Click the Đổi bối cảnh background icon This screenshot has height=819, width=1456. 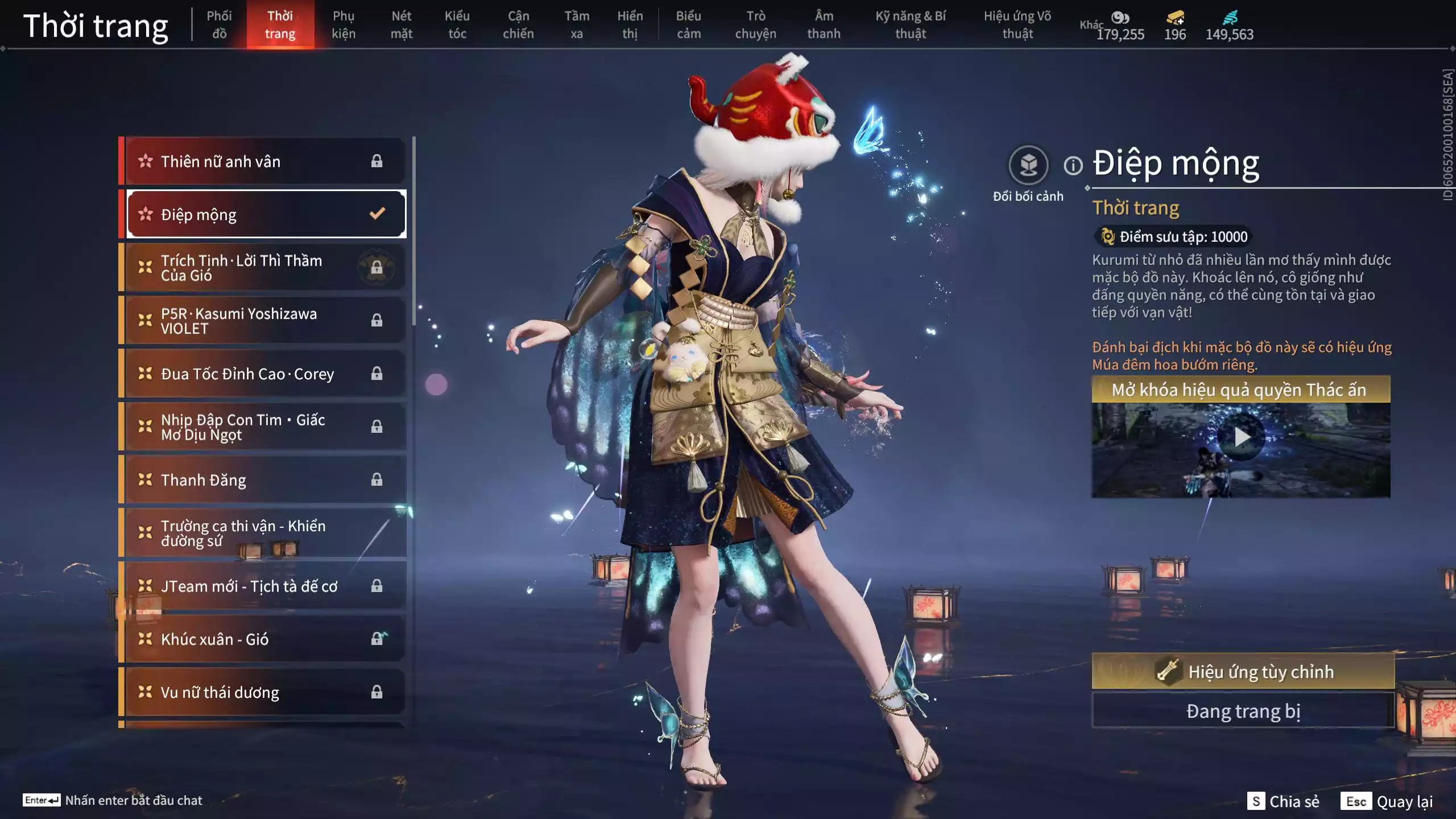[1028, 166]
